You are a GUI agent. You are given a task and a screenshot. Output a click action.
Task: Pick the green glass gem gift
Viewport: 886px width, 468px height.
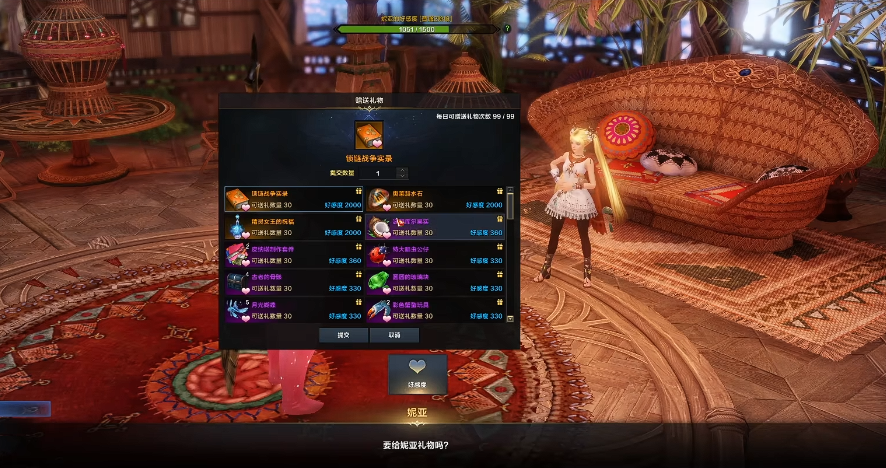click(436, 282)
